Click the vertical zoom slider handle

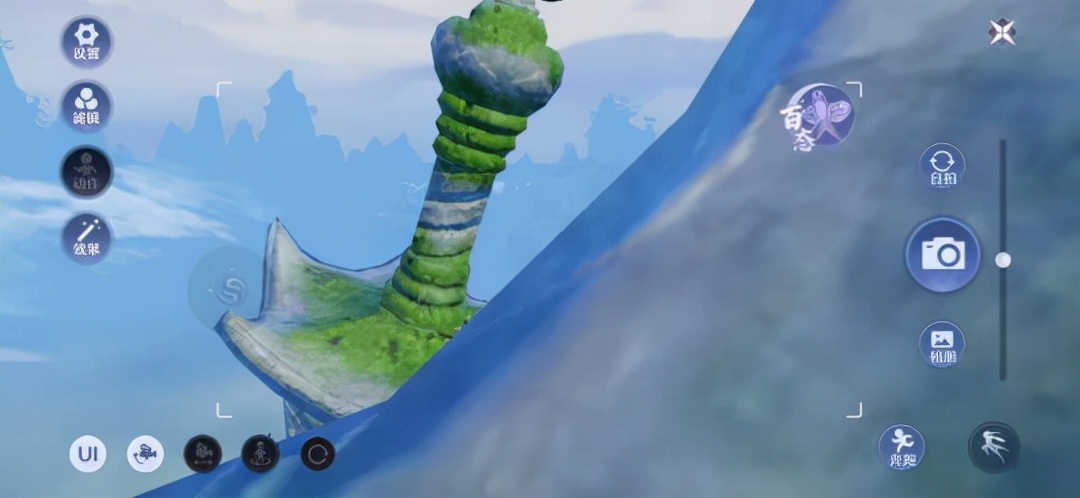1003,260
